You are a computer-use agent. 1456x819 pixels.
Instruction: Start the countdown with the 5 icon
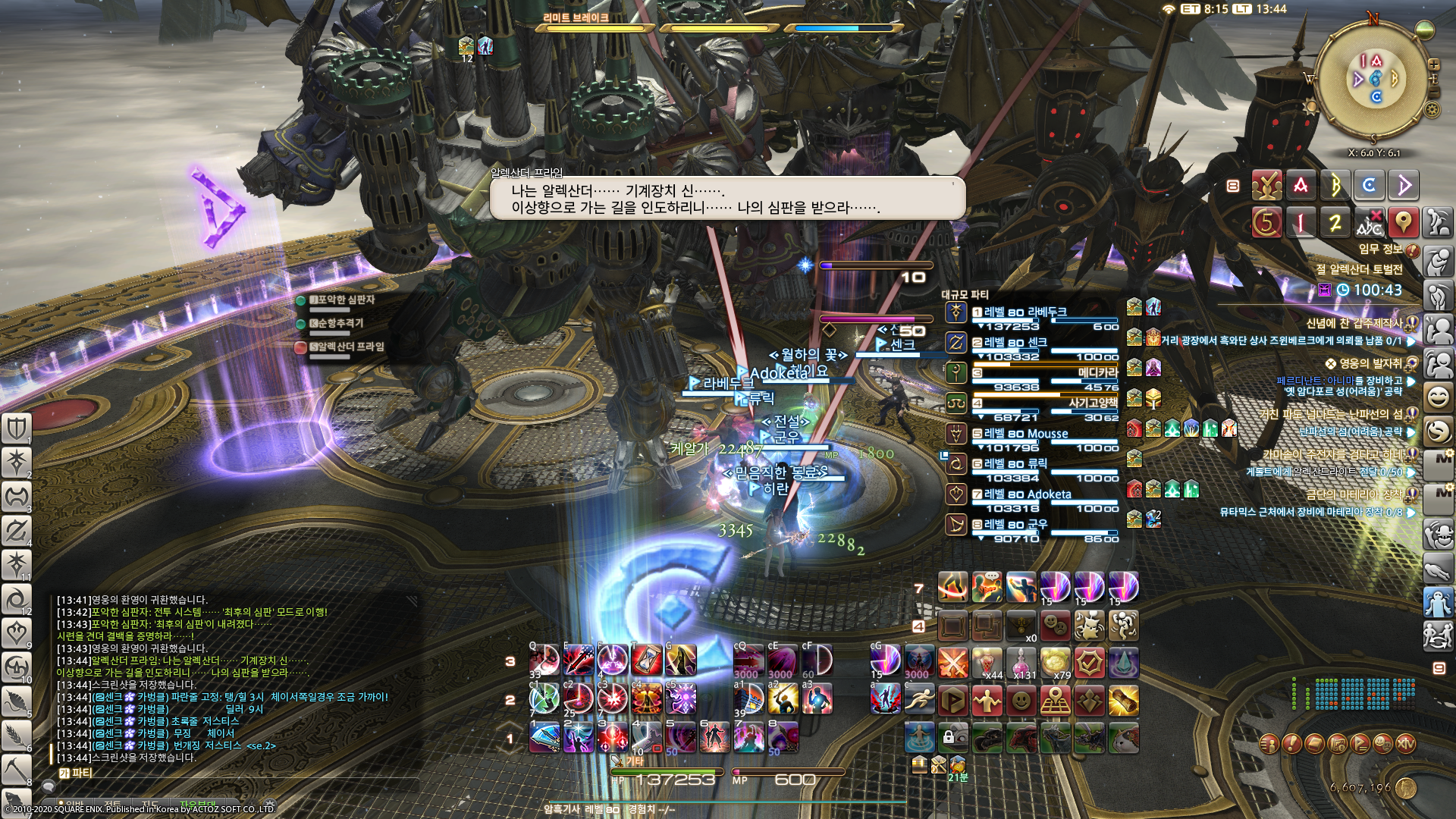1266,223
